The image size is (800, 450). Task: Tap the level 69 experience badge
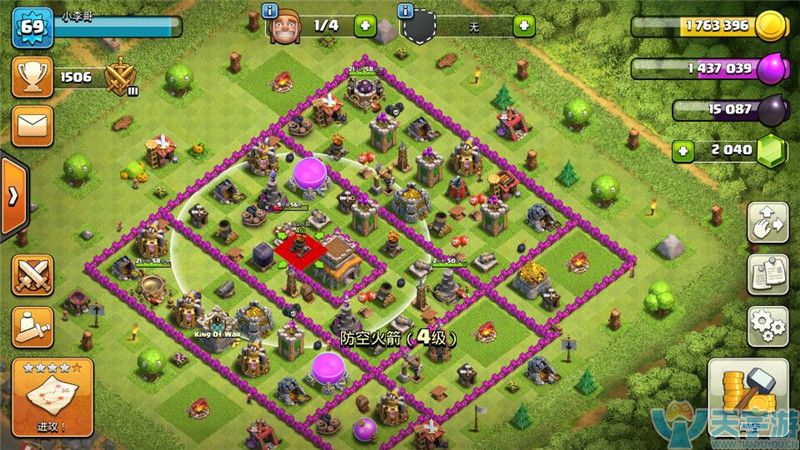31,26
